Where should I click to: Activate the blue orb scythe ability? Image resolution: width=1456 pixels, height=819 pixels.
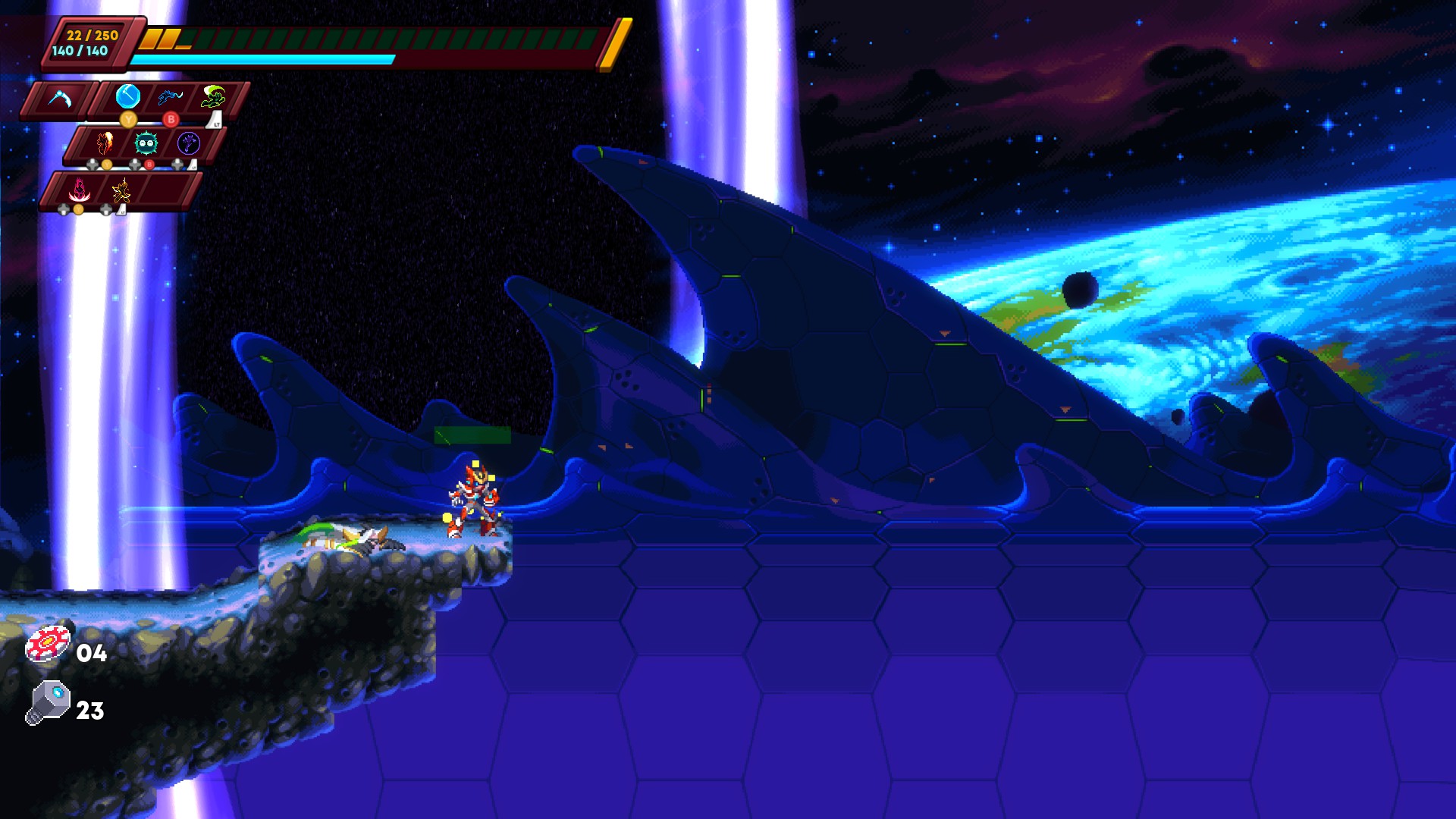[128, 97]
